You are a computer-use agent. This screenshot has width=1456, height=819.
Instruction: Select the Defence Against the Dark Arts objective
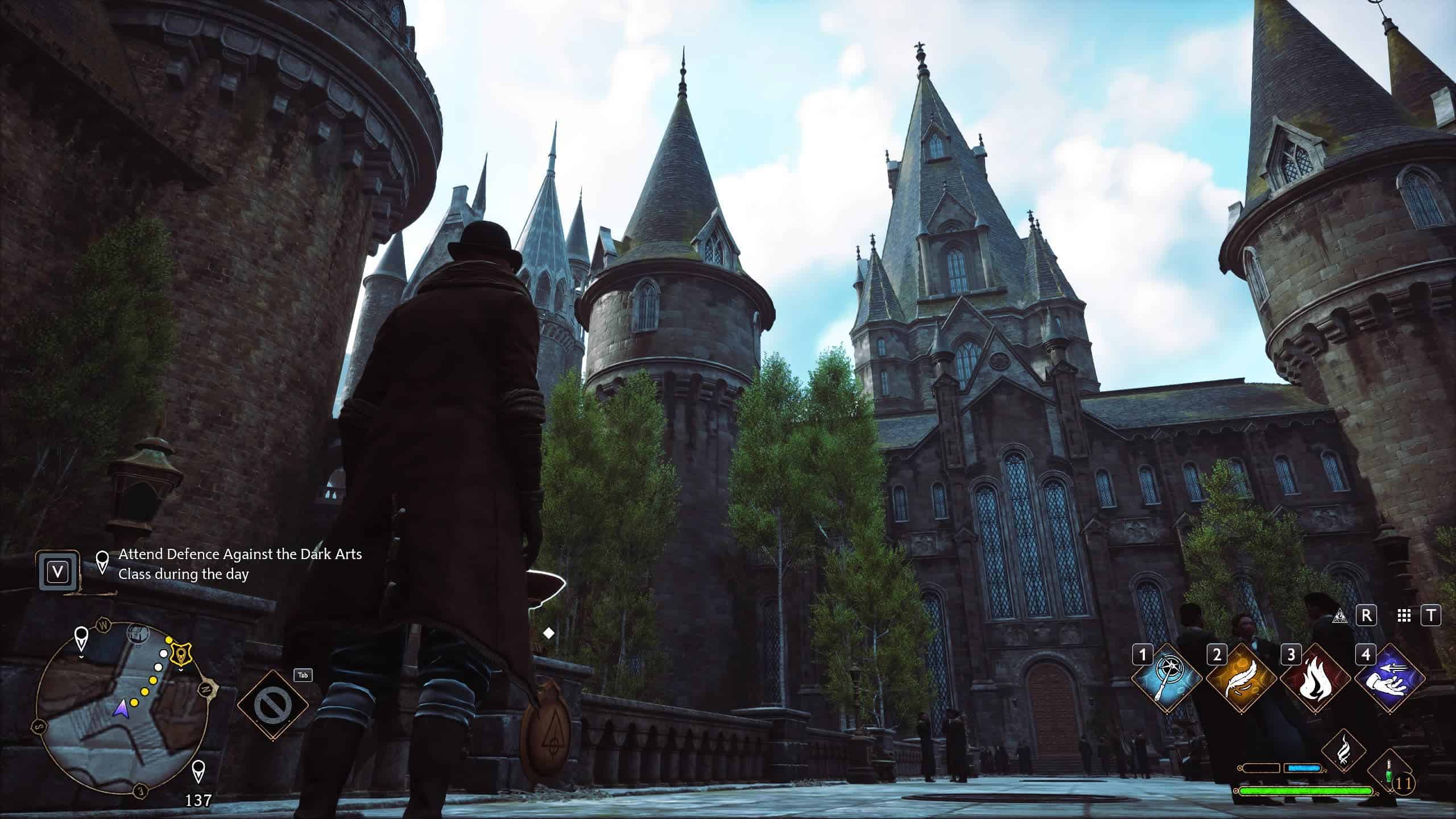239,564
